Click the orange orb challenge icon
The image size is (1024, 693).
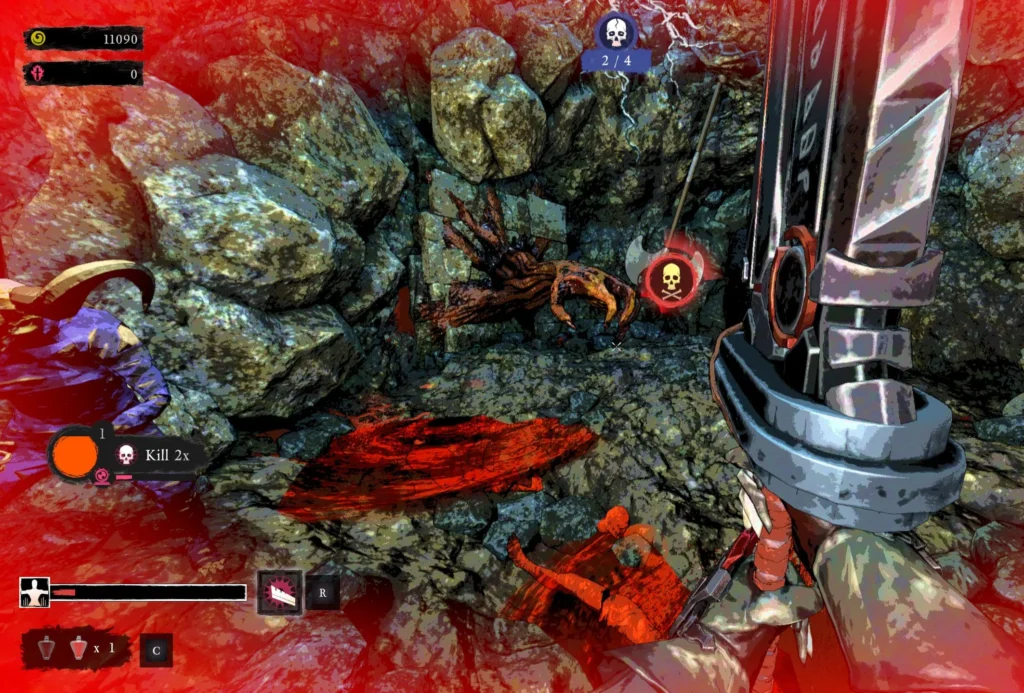(75, 455)
